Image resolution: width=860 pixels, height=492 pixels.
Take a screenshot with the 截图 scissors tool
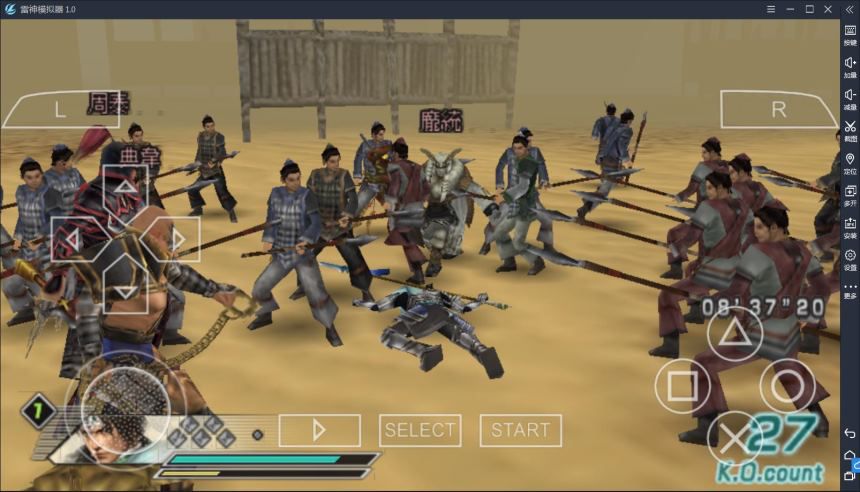850,131
